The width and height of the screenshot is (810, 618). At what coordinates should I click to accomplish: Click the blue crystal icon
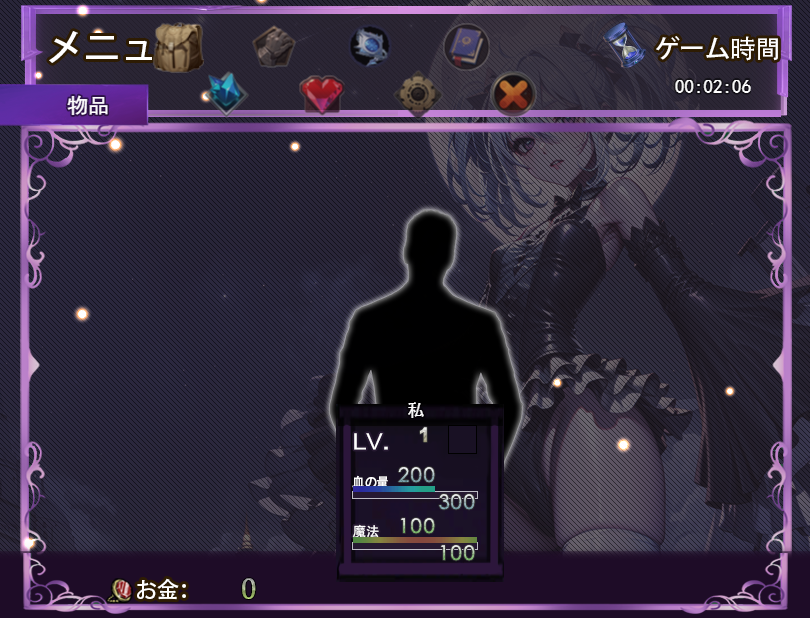click(226, 93)
